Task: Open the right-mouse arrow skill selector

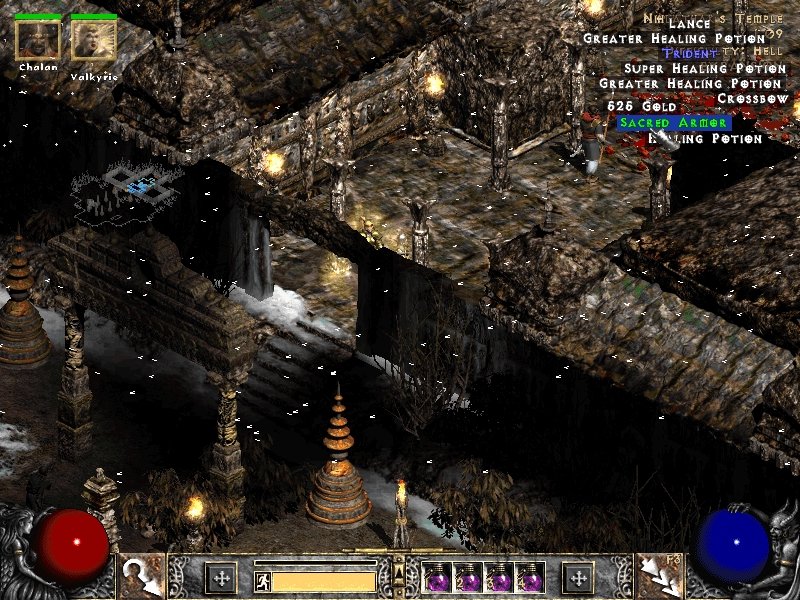Action: pos(659,576)
